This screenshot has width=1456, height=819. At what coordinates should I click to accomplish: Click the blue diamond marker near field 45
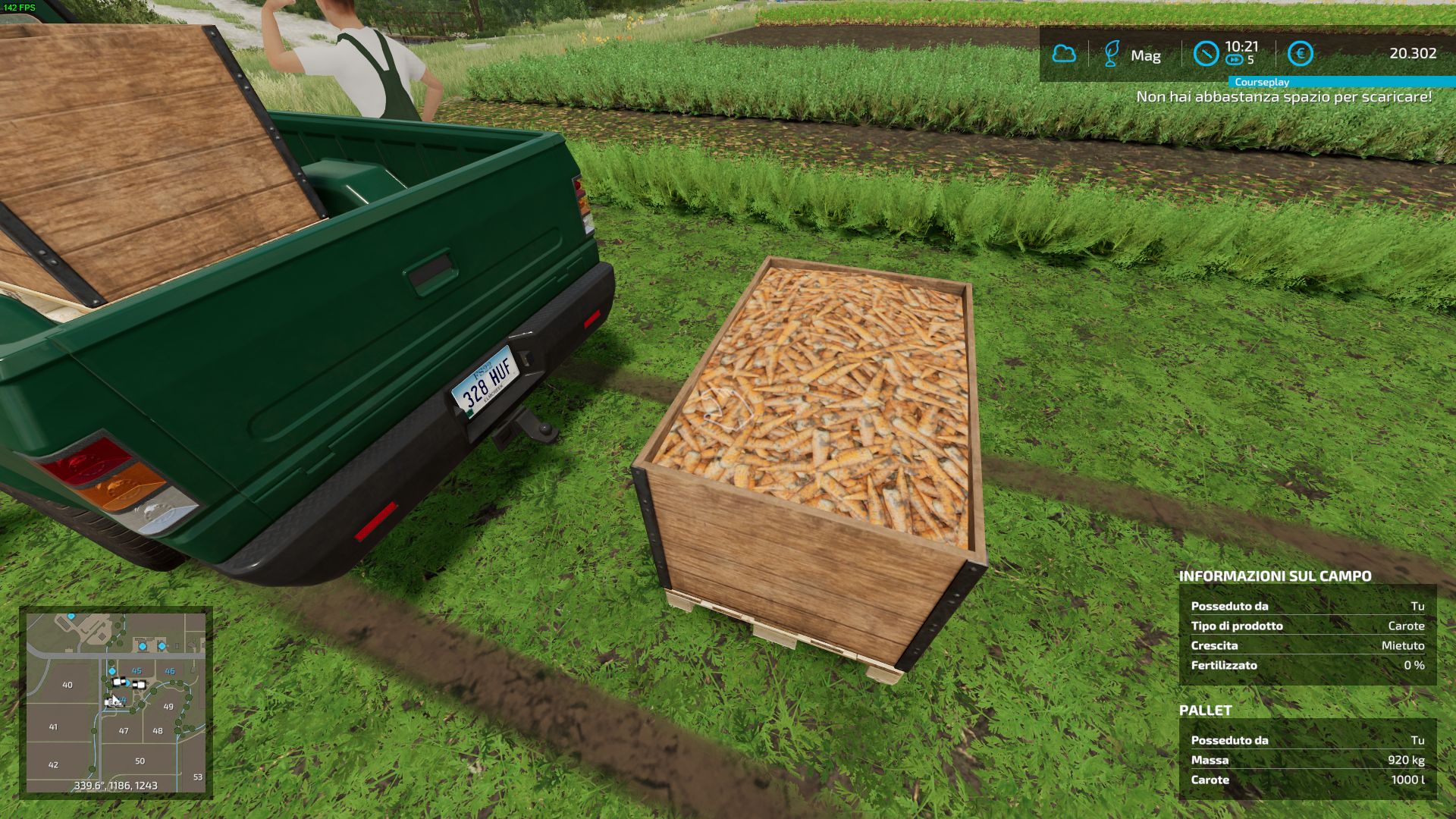112,671
